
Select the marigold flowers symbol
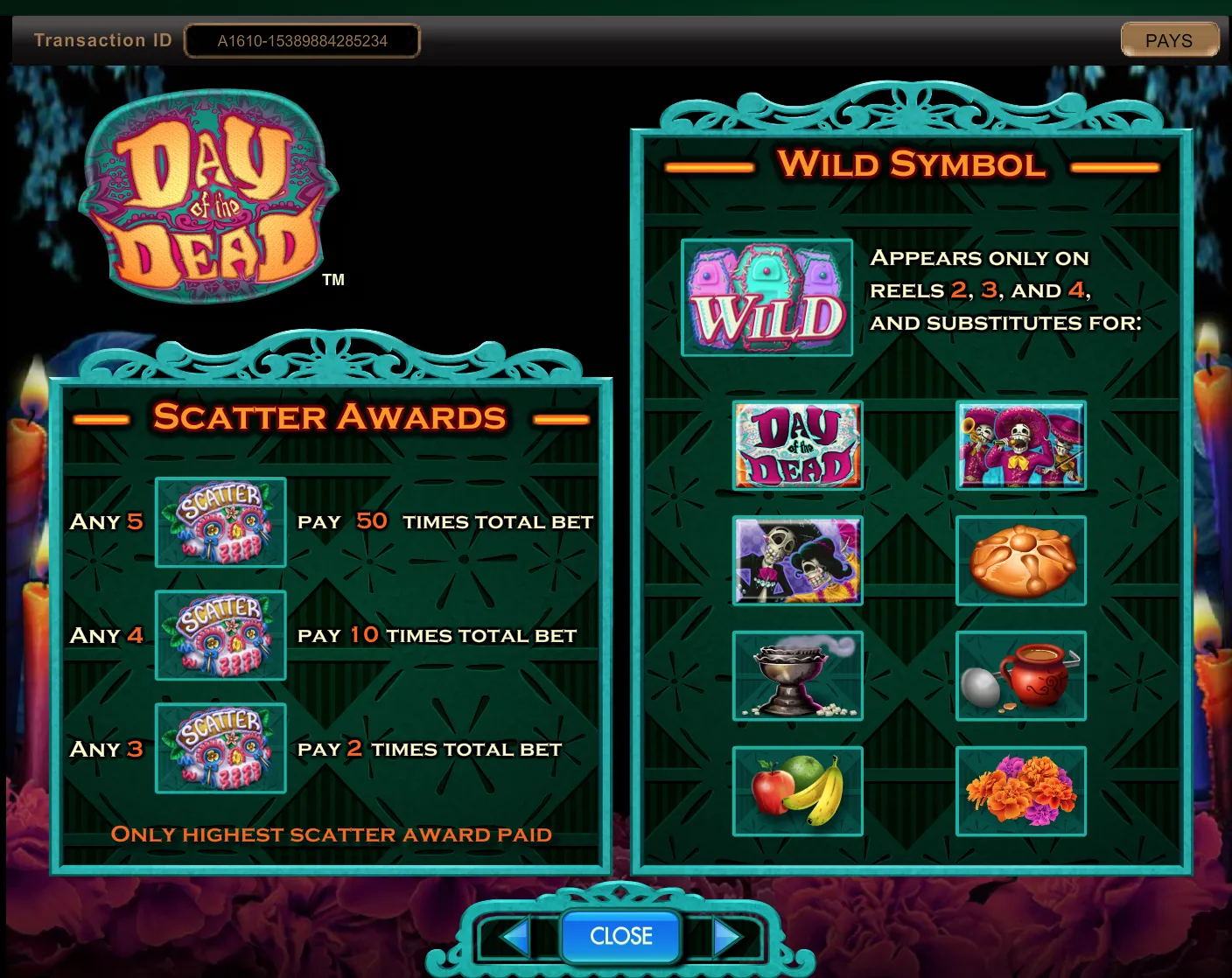(1021, 792)
